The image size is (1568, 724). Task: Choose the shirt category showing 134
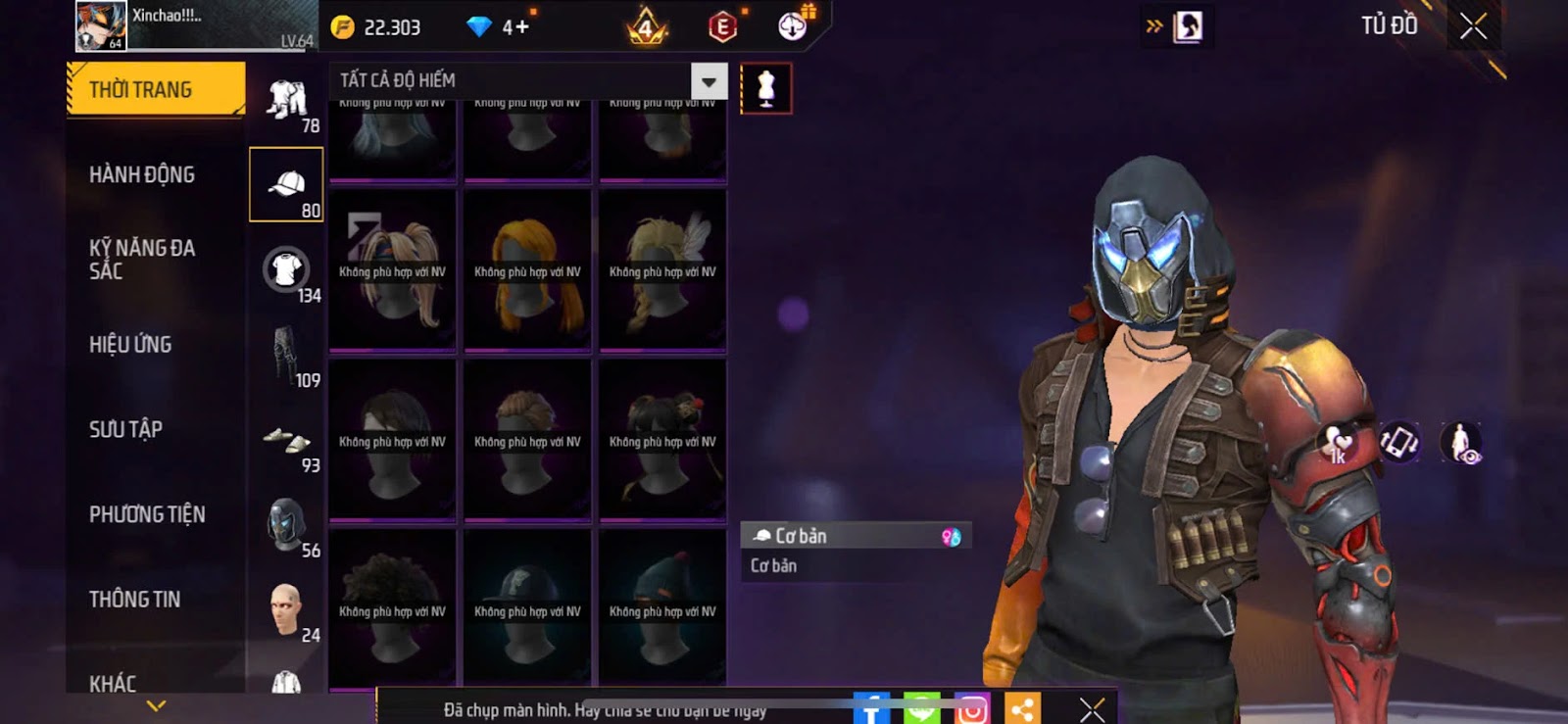[286, 270]
